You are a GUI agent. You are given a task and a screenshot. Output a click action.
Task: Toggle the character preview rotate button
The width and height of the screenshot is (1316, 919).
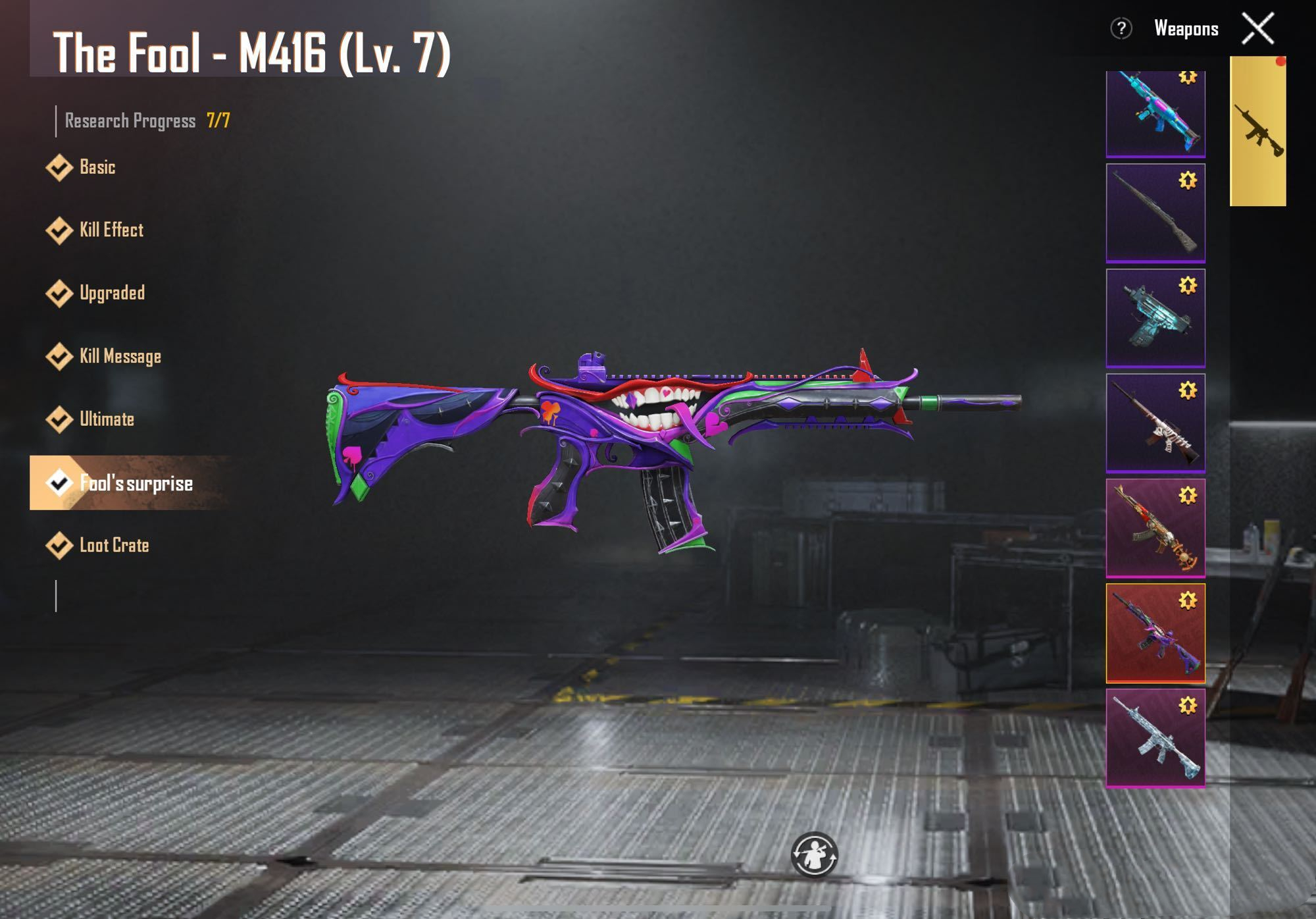coord(814,855)
